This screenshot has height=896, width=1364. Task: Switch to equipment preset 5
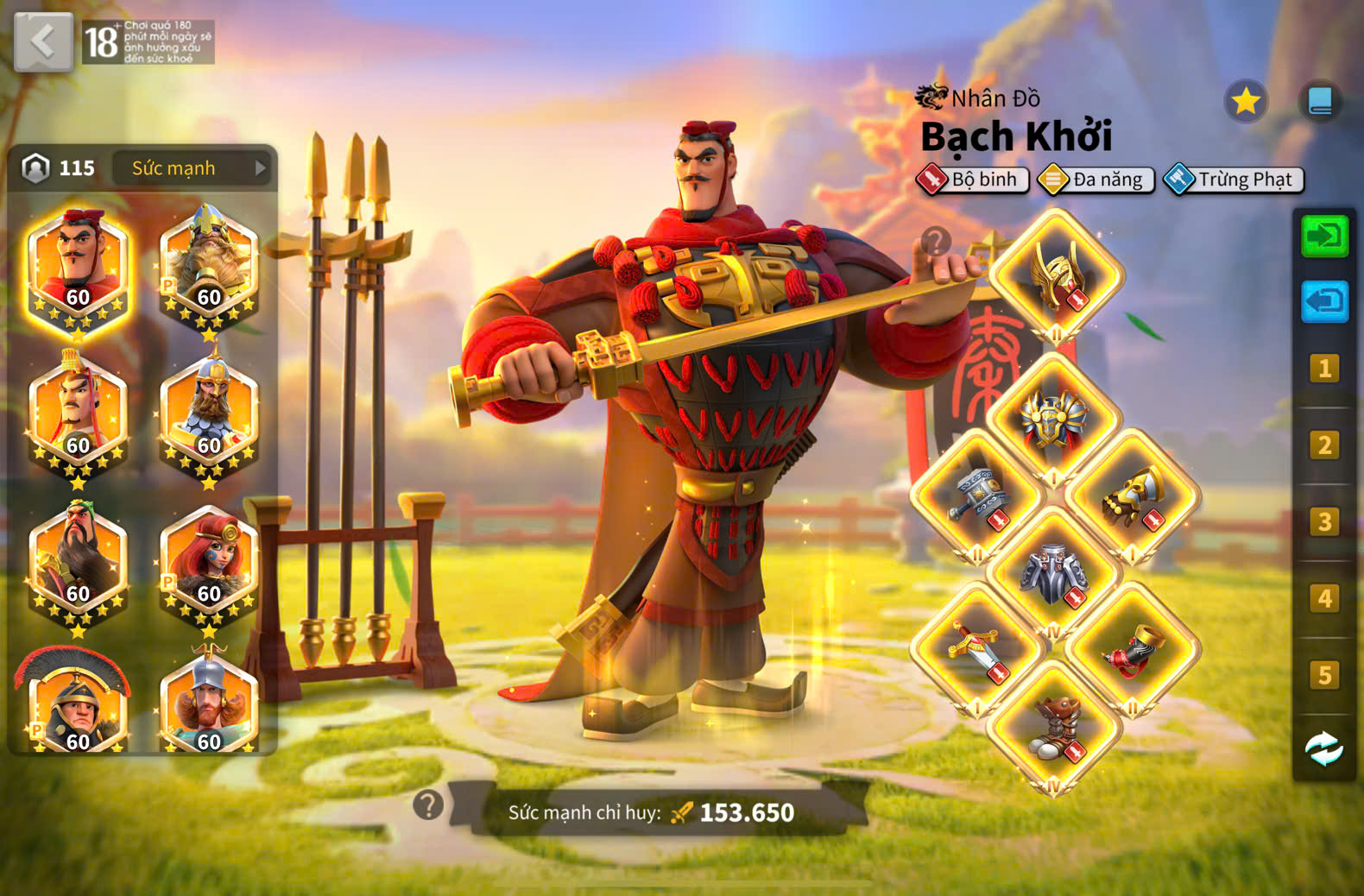click(1324, 674)
